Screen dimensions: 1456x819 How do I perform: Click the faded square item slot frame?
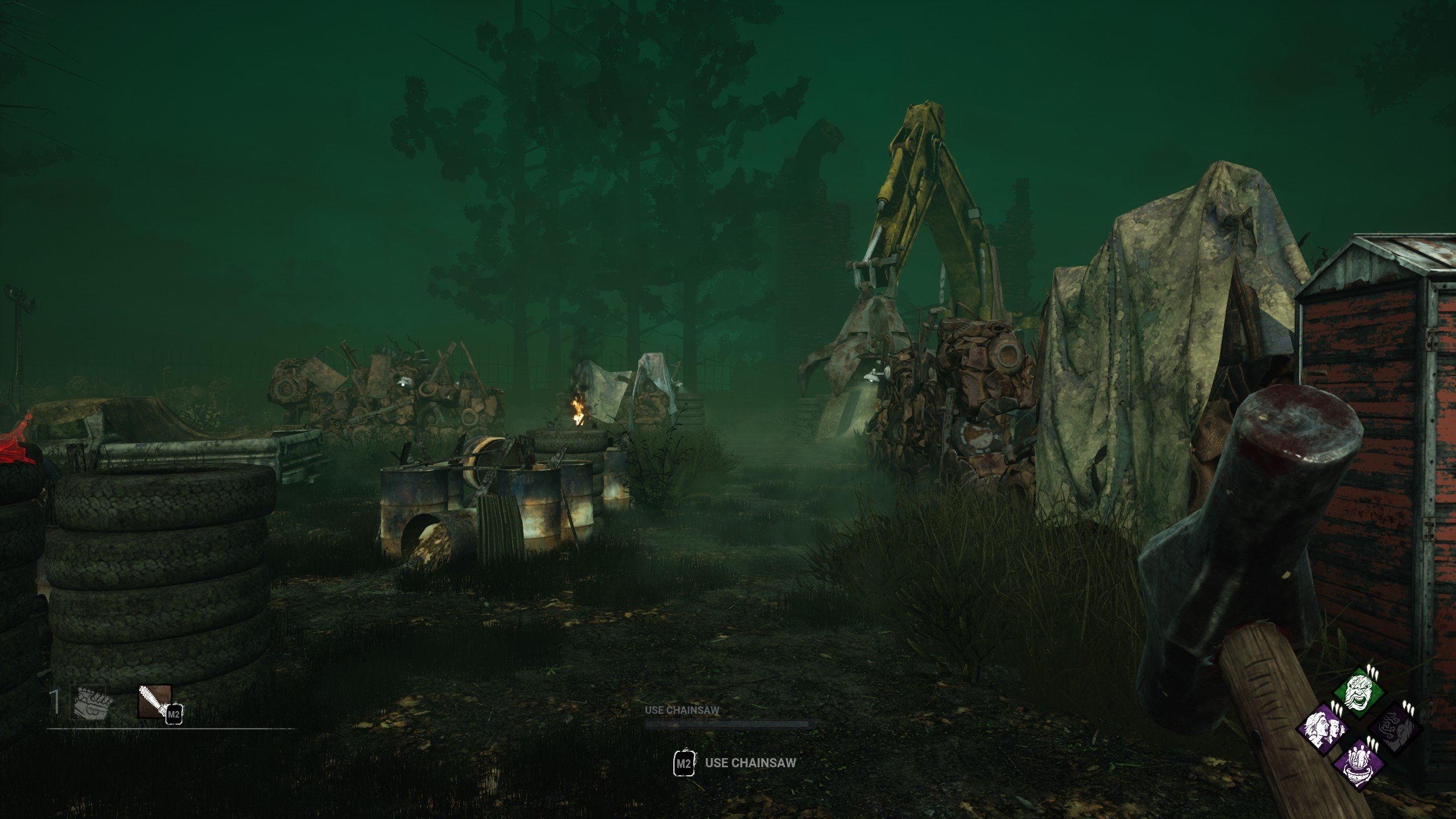click(x=88, y=702)
